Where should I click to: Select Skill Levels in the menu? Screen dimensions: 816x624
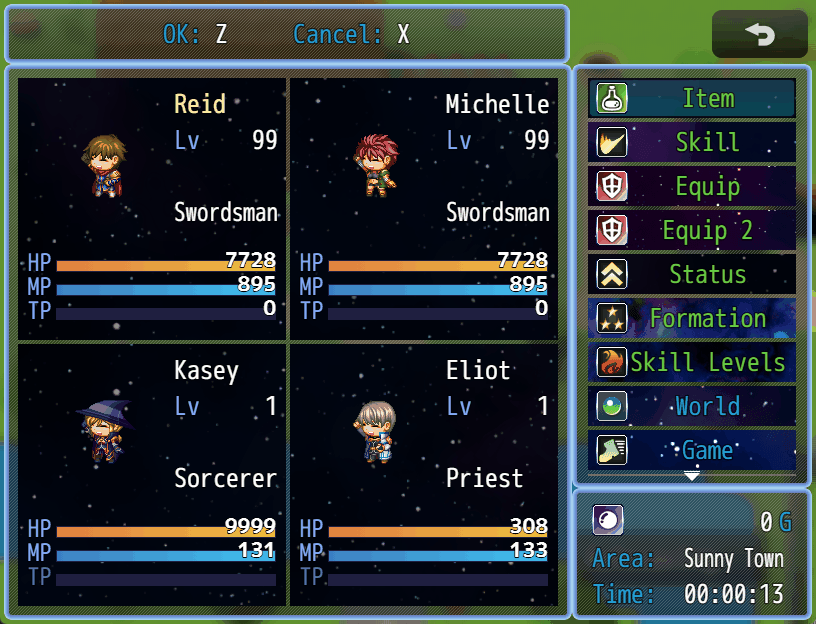(x=692, y=362)
